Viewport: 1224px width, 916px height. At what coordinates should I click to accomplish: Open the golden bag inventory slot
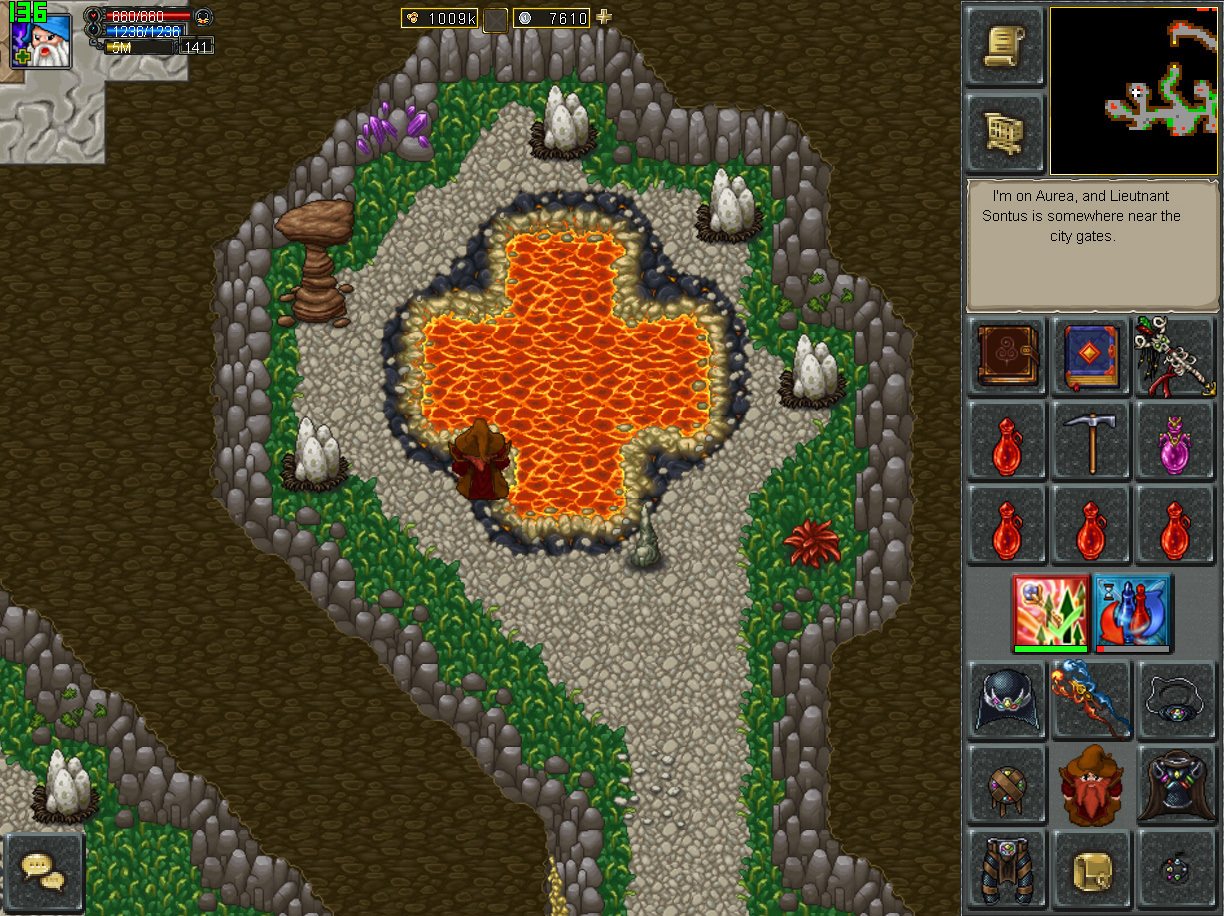[x=1091, y=868]
